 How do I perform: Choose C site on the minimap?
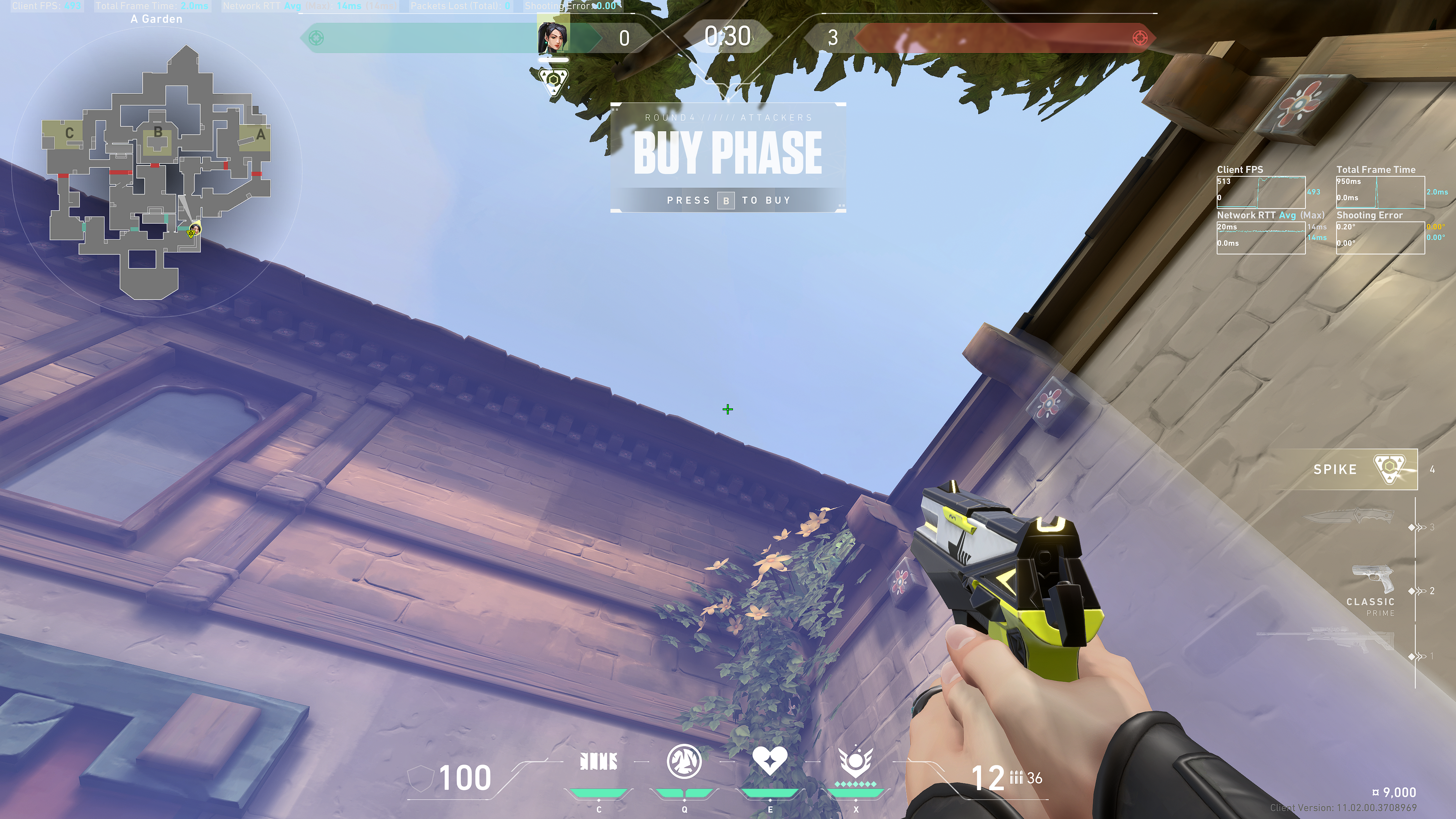click(x=69, y=133)
